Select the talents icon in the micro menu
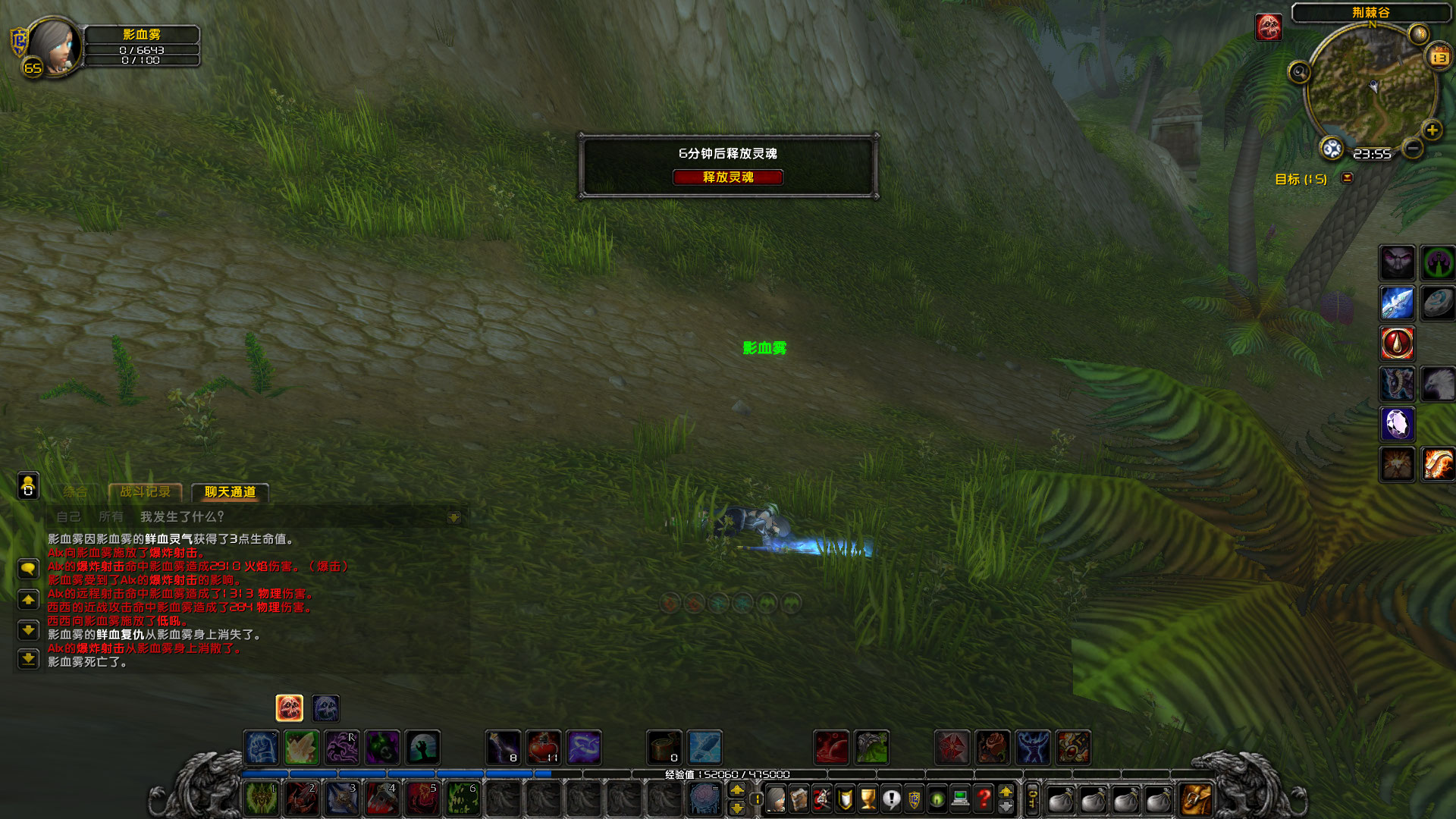The height and width of the screenshot is (819, 1456). (821, 798)
